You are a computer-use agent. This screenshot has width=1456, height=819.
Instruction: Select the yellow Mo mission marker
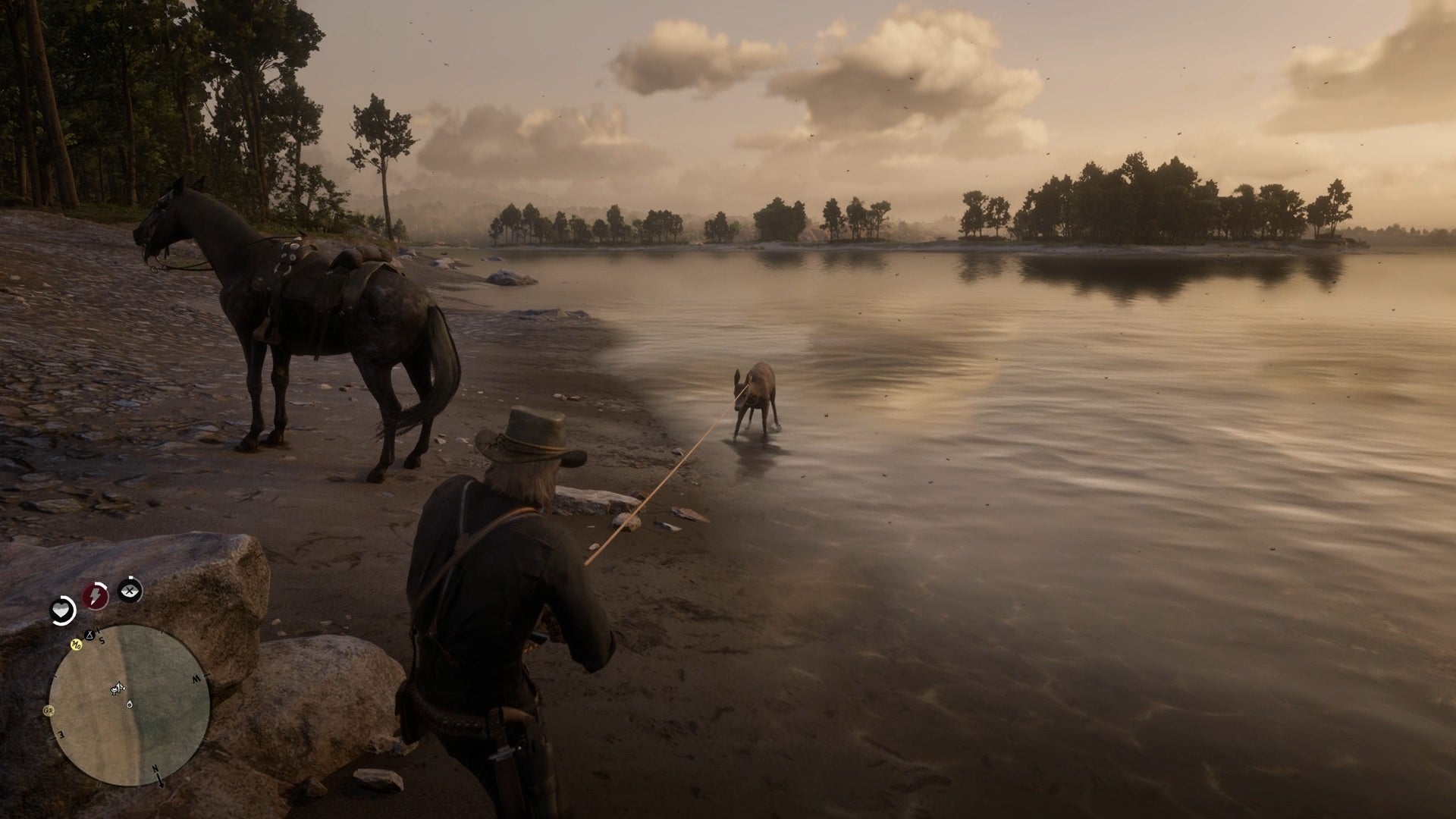76,645
